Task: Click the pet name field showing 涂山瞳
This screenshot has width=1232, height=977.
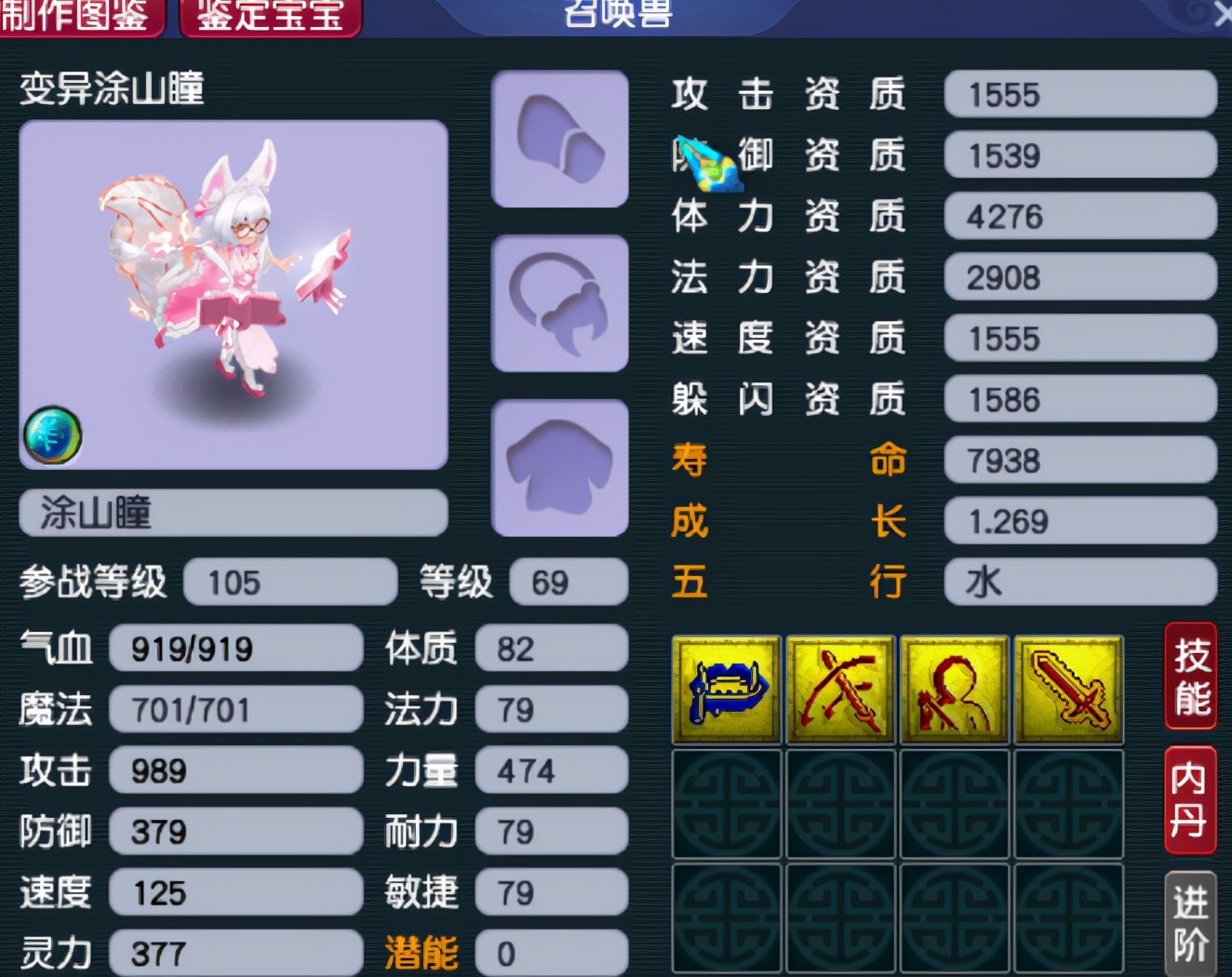Action: [233, 513]
